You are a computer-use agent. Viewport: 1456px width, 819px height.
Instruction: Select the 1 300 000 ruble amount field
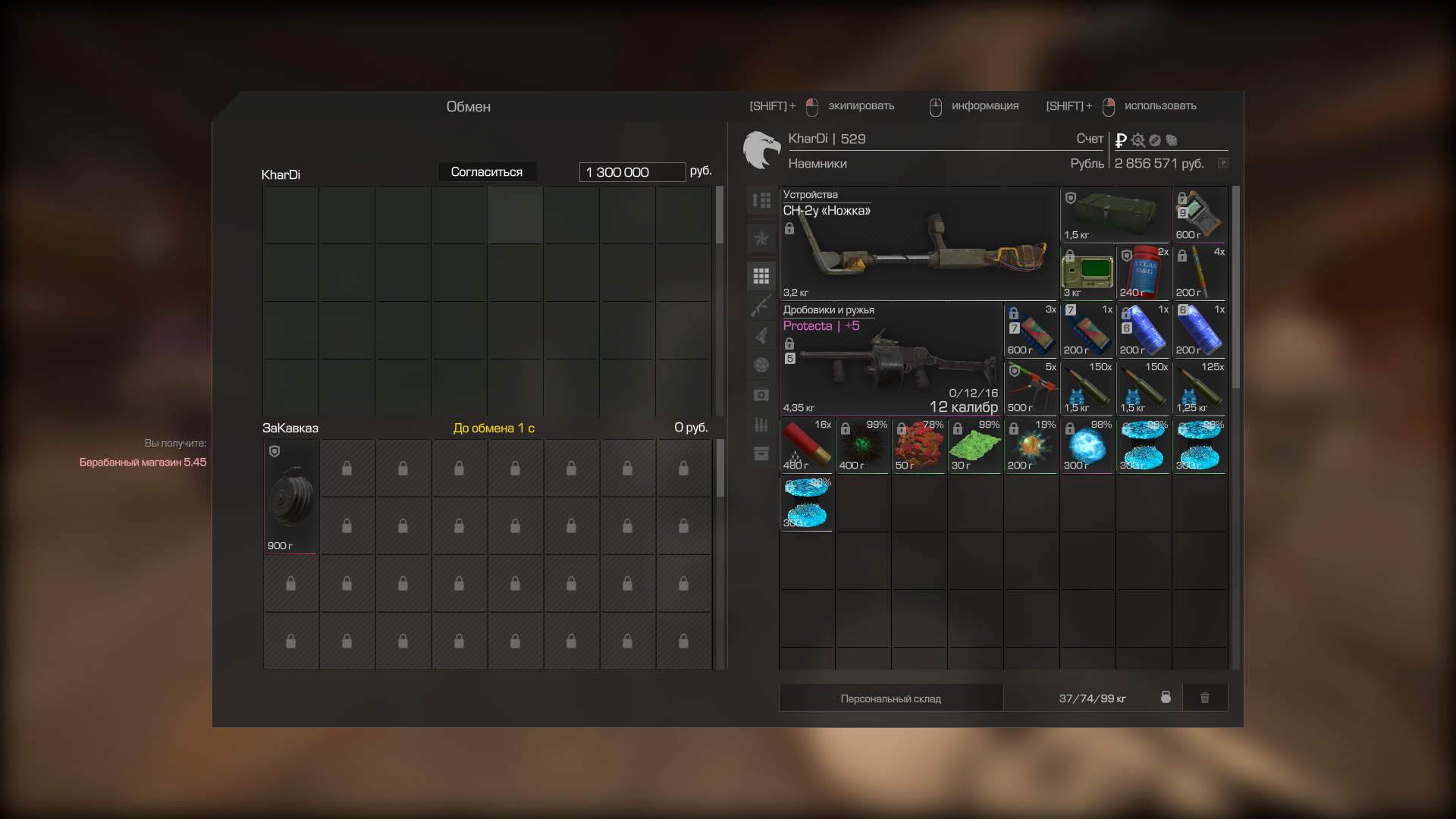coord(632,172)
